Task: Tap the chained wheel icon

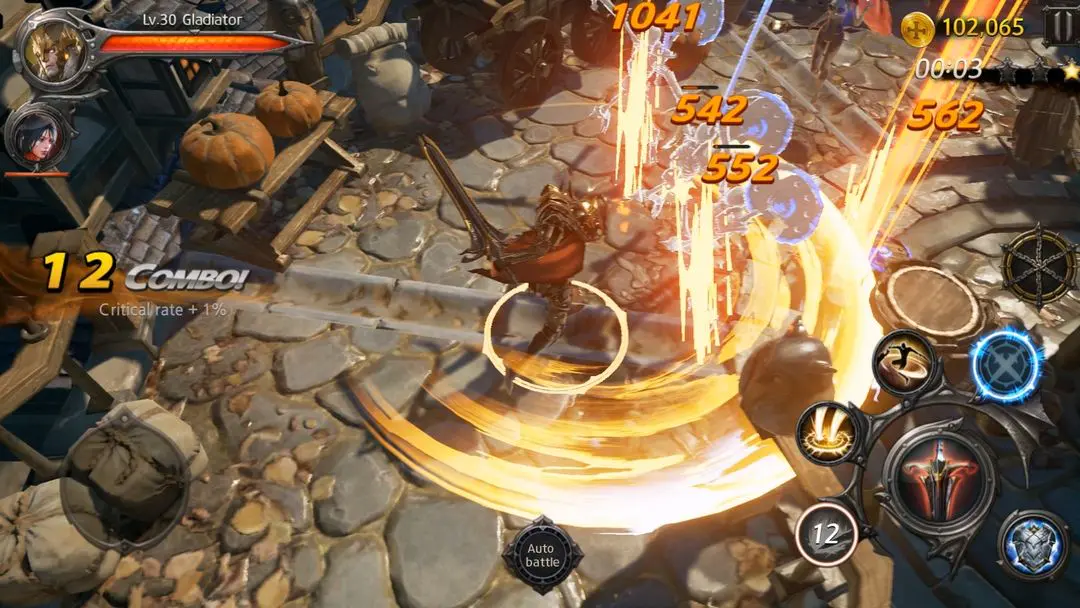Action: click(x=1038, y=265)
